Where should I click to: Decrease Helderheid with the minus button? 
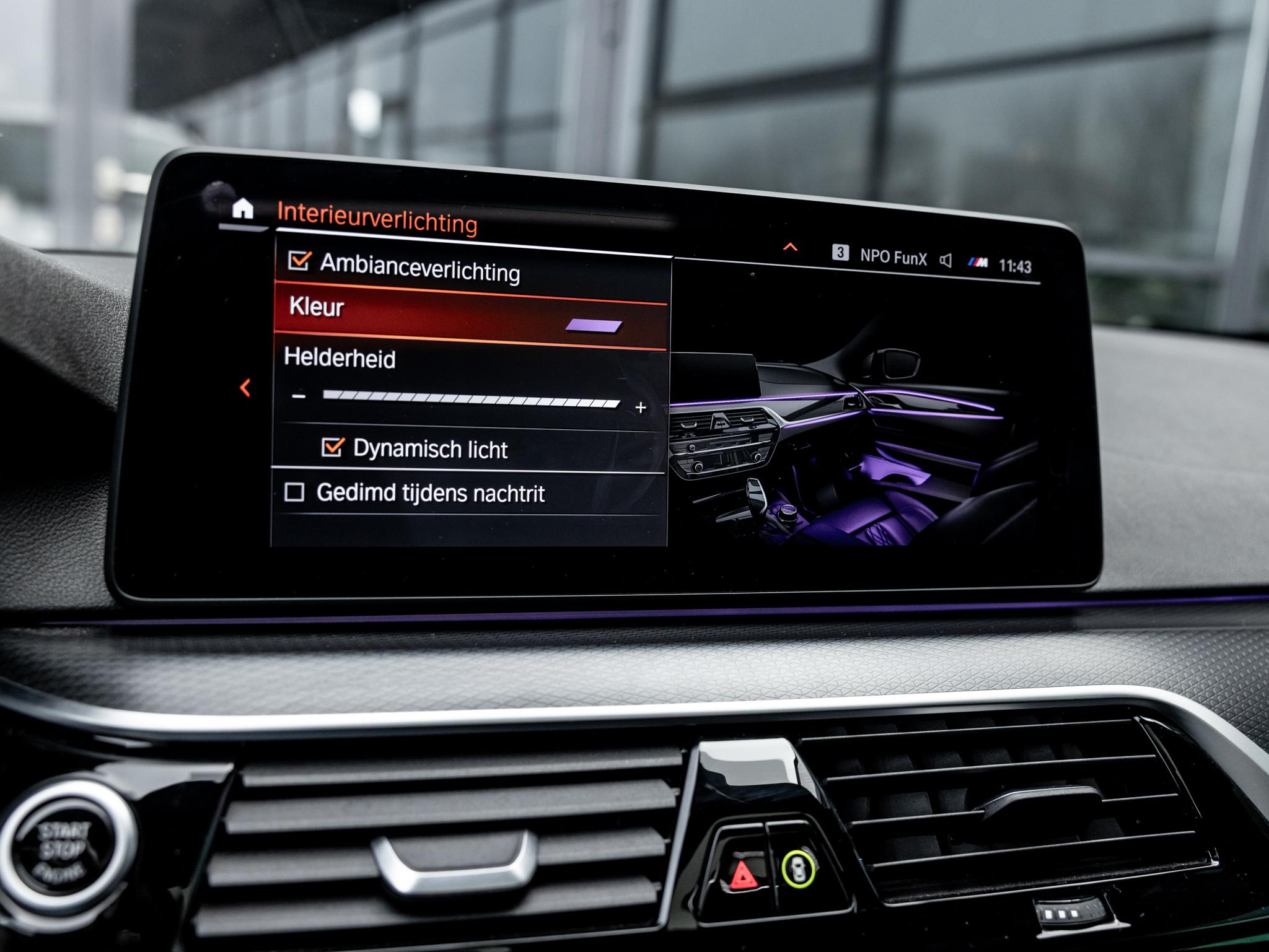click(x=299, y=396)
